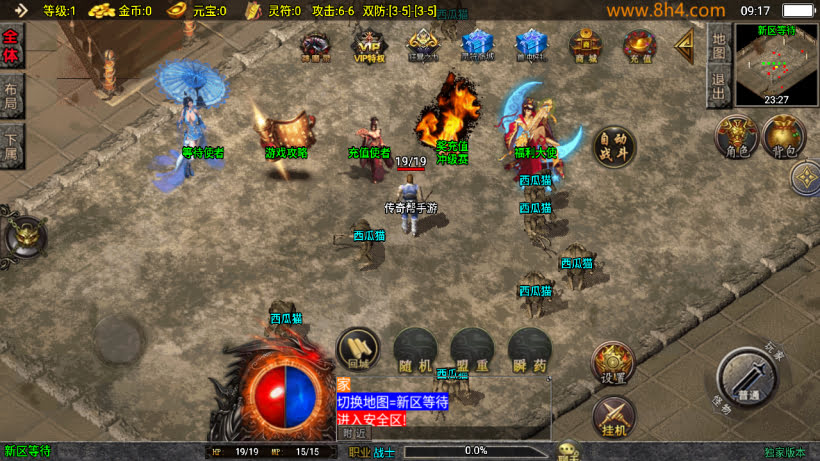Open the 角色 character sheet
The image size is (820, 461).
coord(738,138)
